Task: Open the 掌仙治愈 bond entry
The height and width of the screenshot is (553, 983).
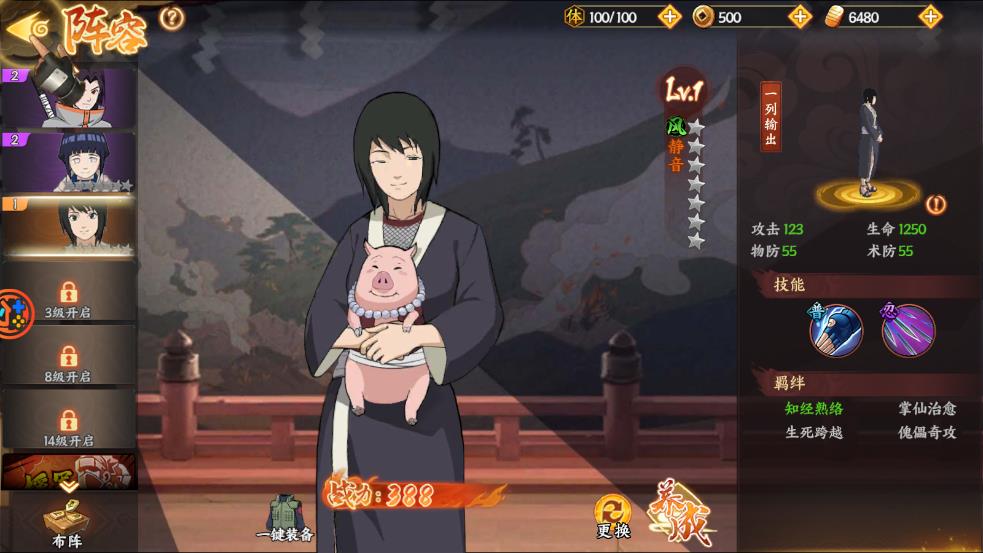Action: (927, 408)
